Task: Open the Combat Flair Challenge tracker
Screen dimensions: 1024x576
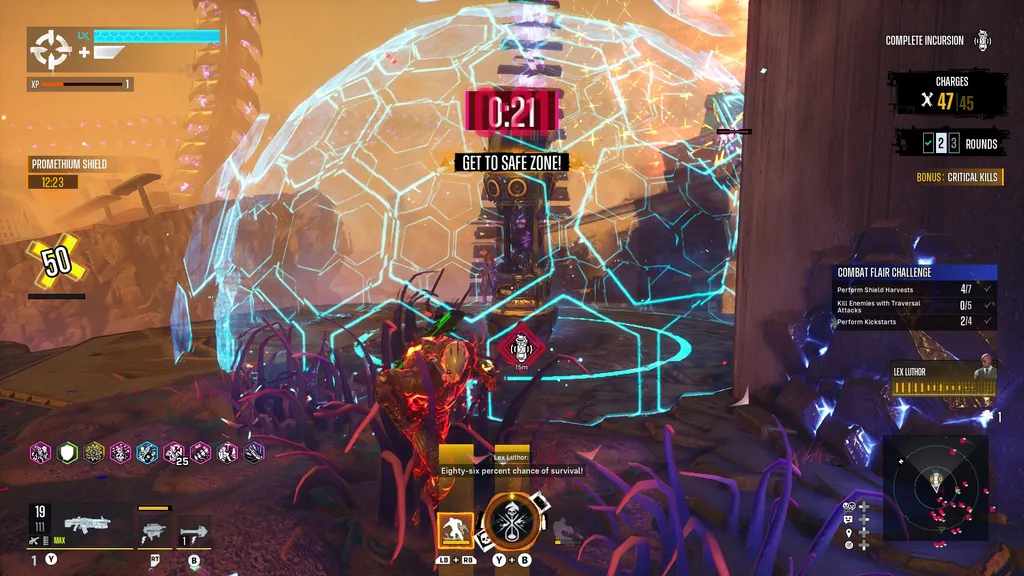Action: tap(917, 272)
